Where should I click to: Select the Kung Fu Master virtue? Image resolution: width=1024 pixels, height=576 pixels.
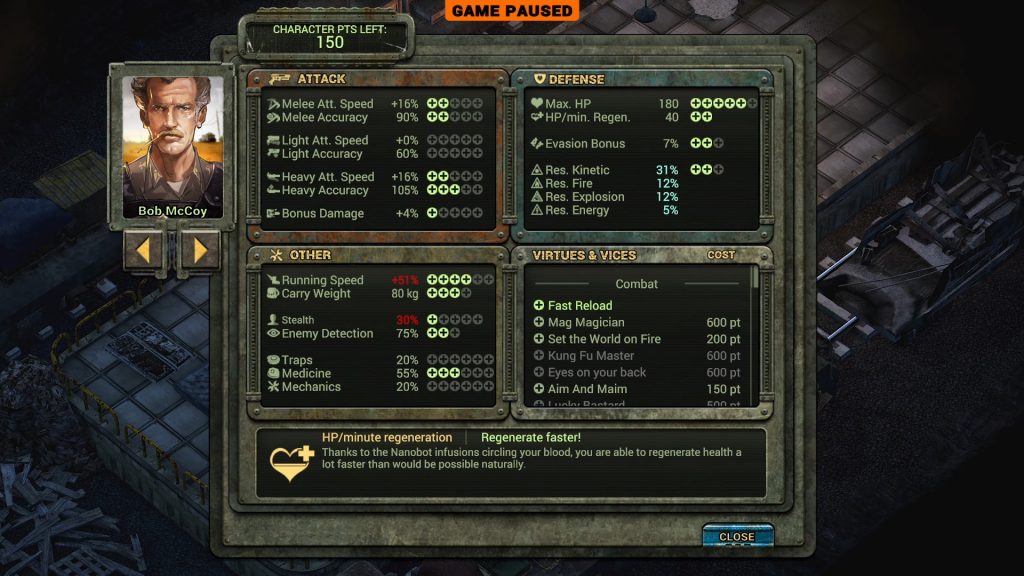point(590,356)
